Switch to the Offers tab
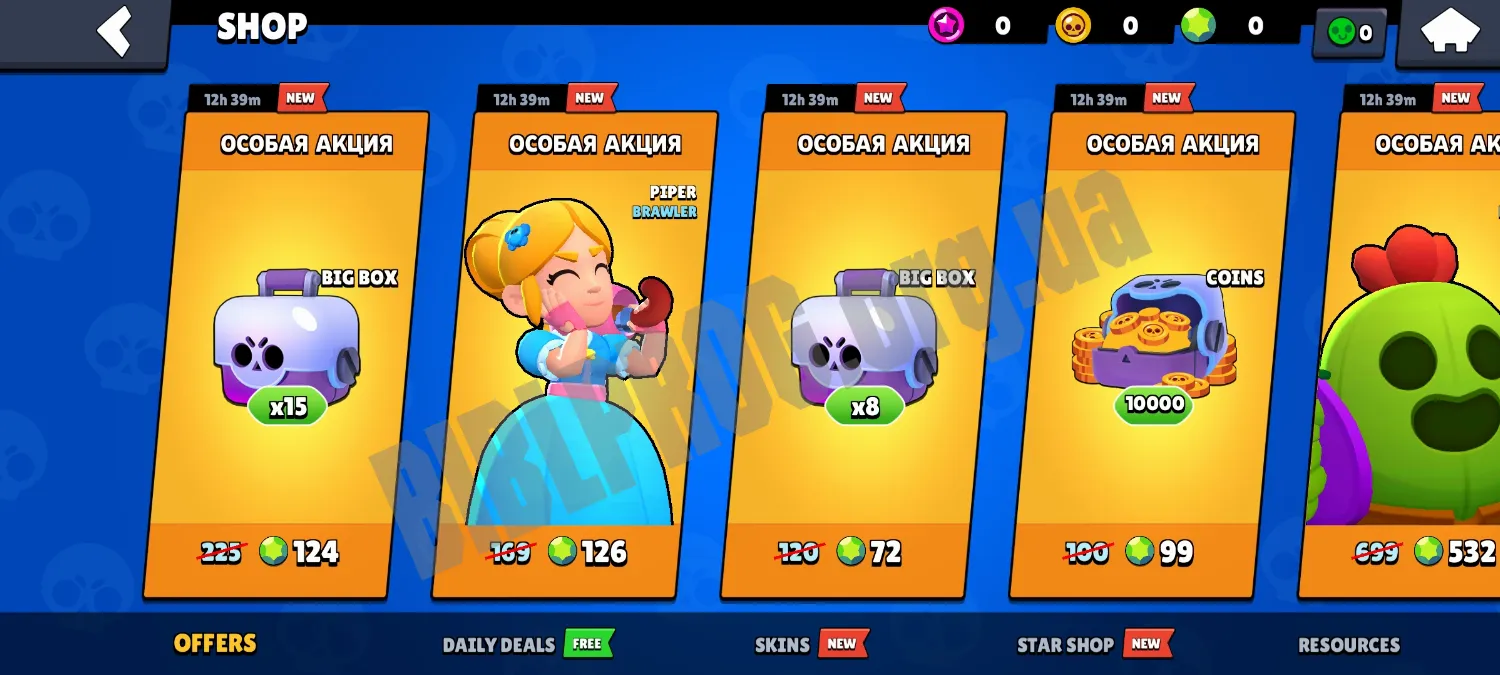Viewport: 1500px width, 675px height. click(215, 644)
